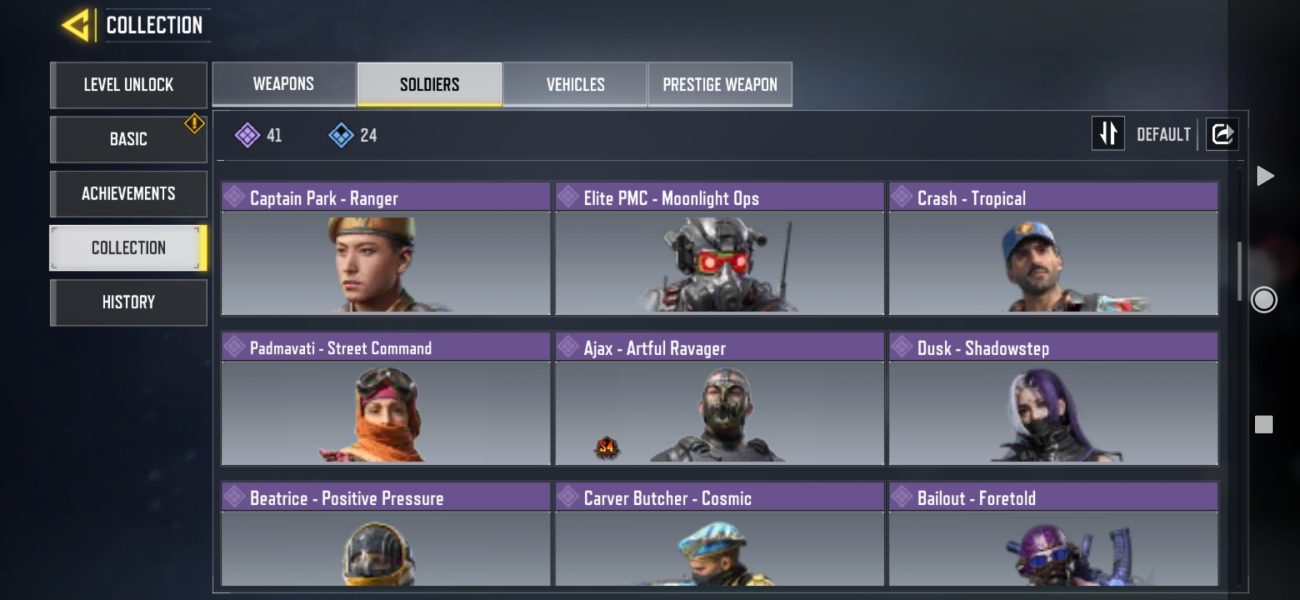Screen dimensions: 1300x600
Task: Choose Ajax - Artful Ravager skin
Action: 720,400
